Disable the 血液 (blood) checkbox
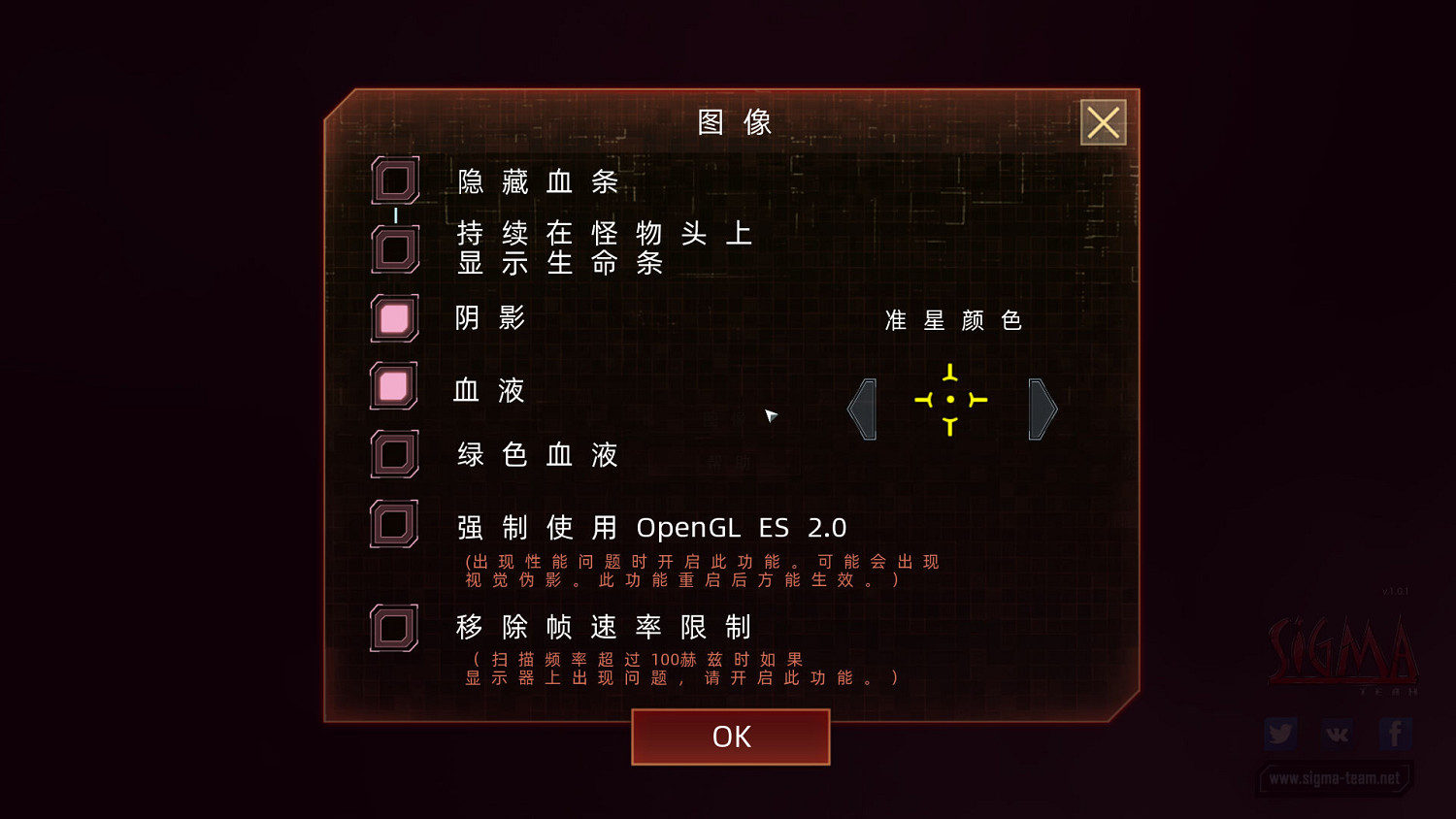Image resolution: width=1456 pixels, height=819 pixels. pyautogui.click(x=394, y=386)
